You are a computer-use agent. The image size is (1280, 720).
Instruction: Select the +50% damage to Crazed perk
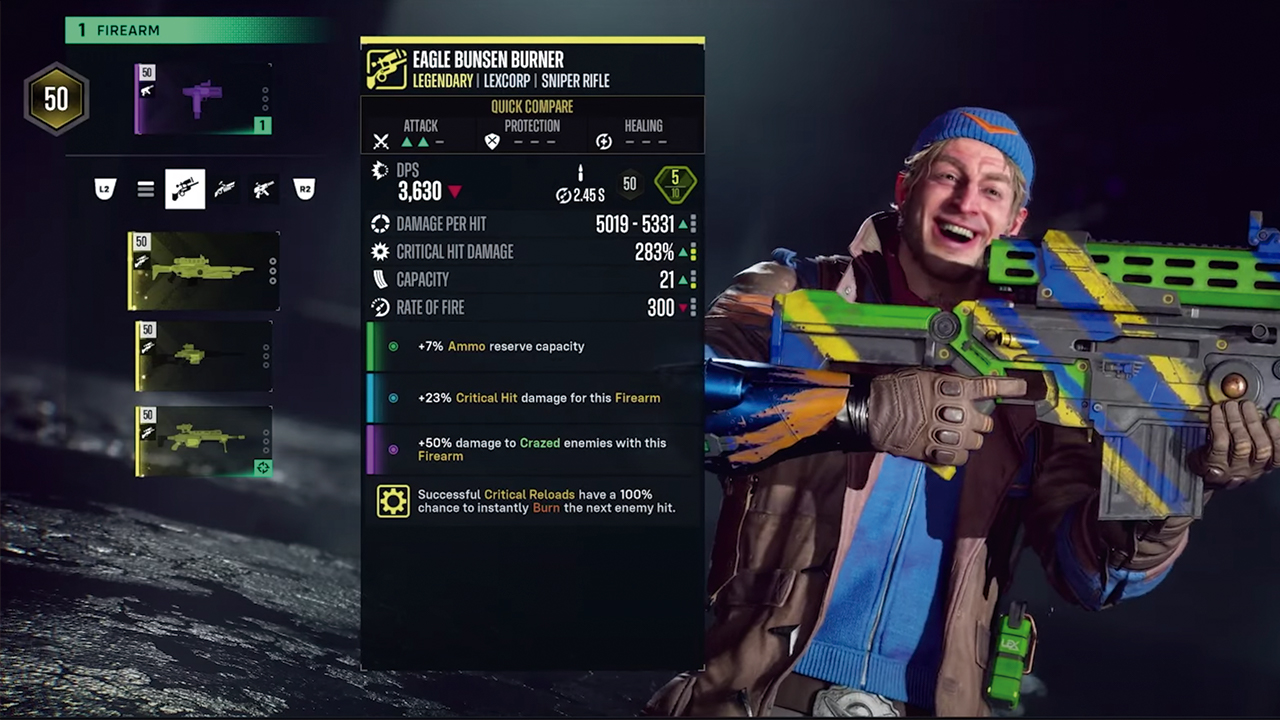pos(540,449)
